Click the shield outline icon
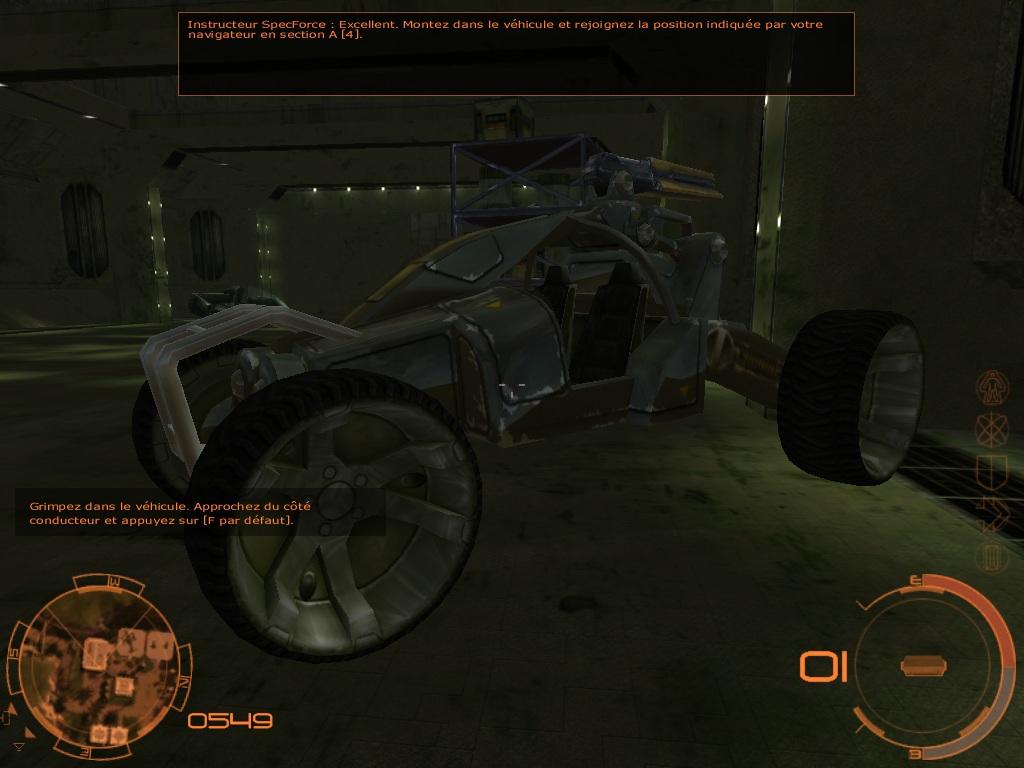Viewport: 1024px width, 768px height. pyautogui.click(x=992, y=472)
